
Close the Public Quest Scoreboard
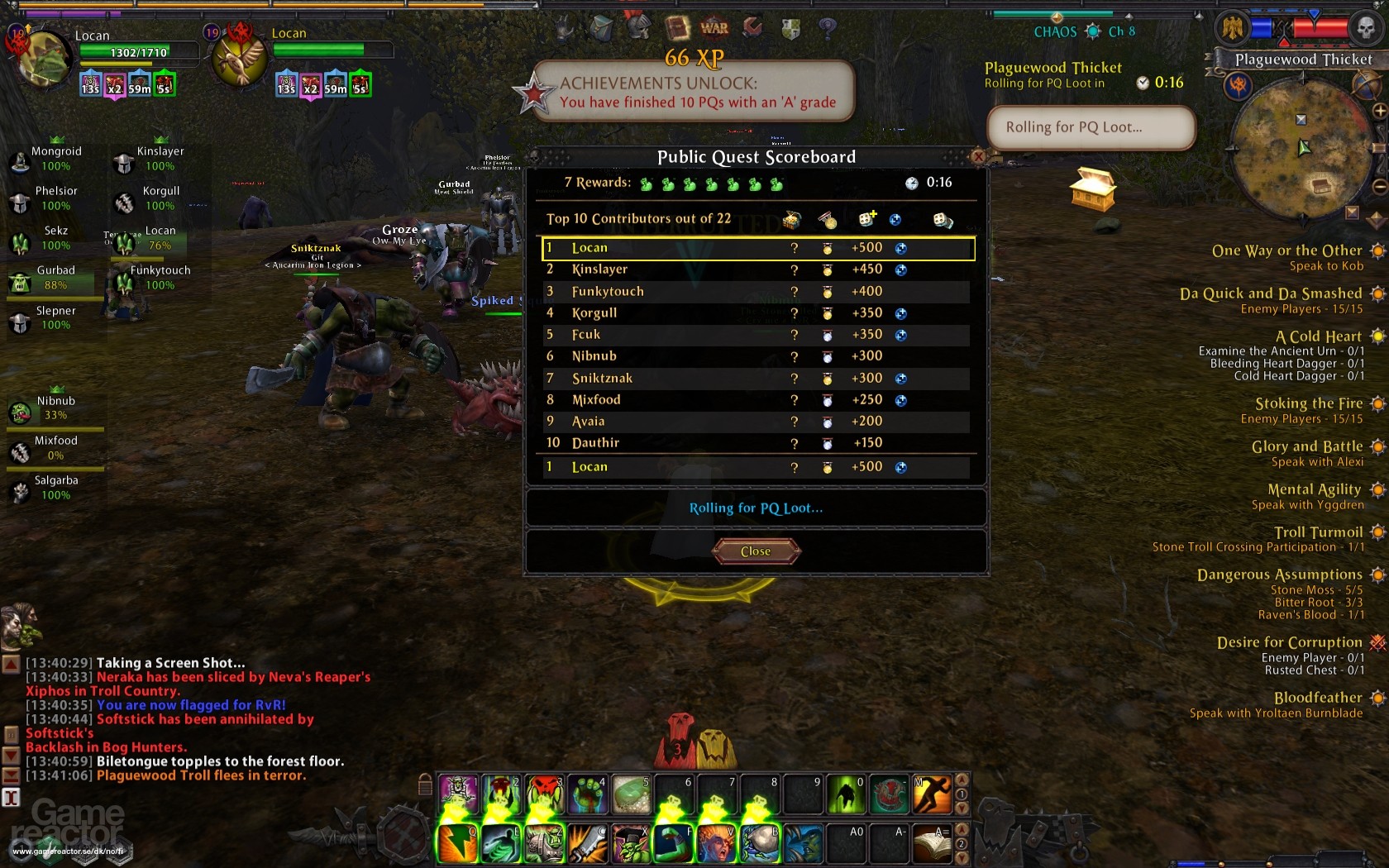[756, 551]
